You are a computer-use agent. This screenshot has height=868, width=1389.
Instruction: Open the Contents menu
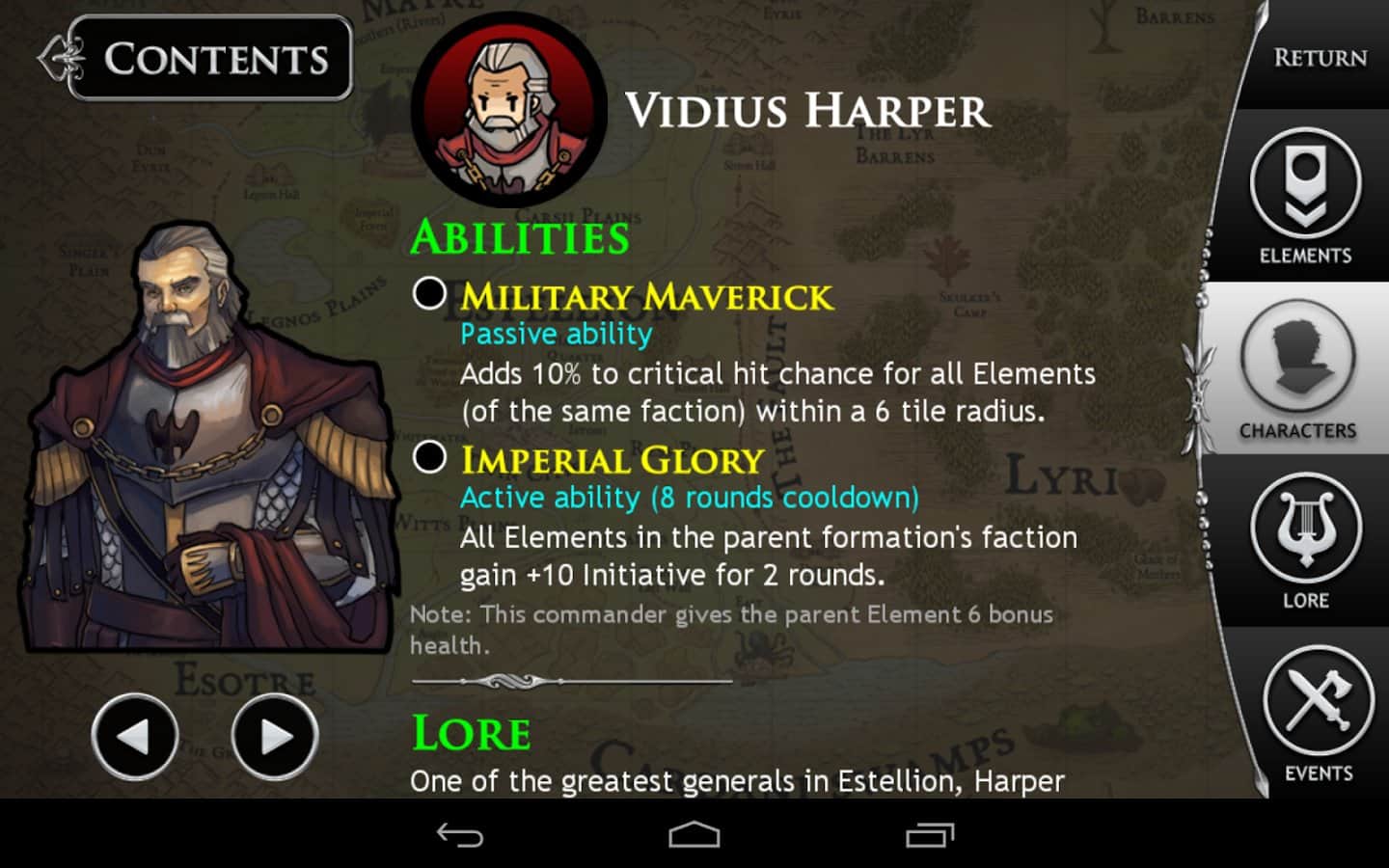pyautogui.click(x=210, y=59)
